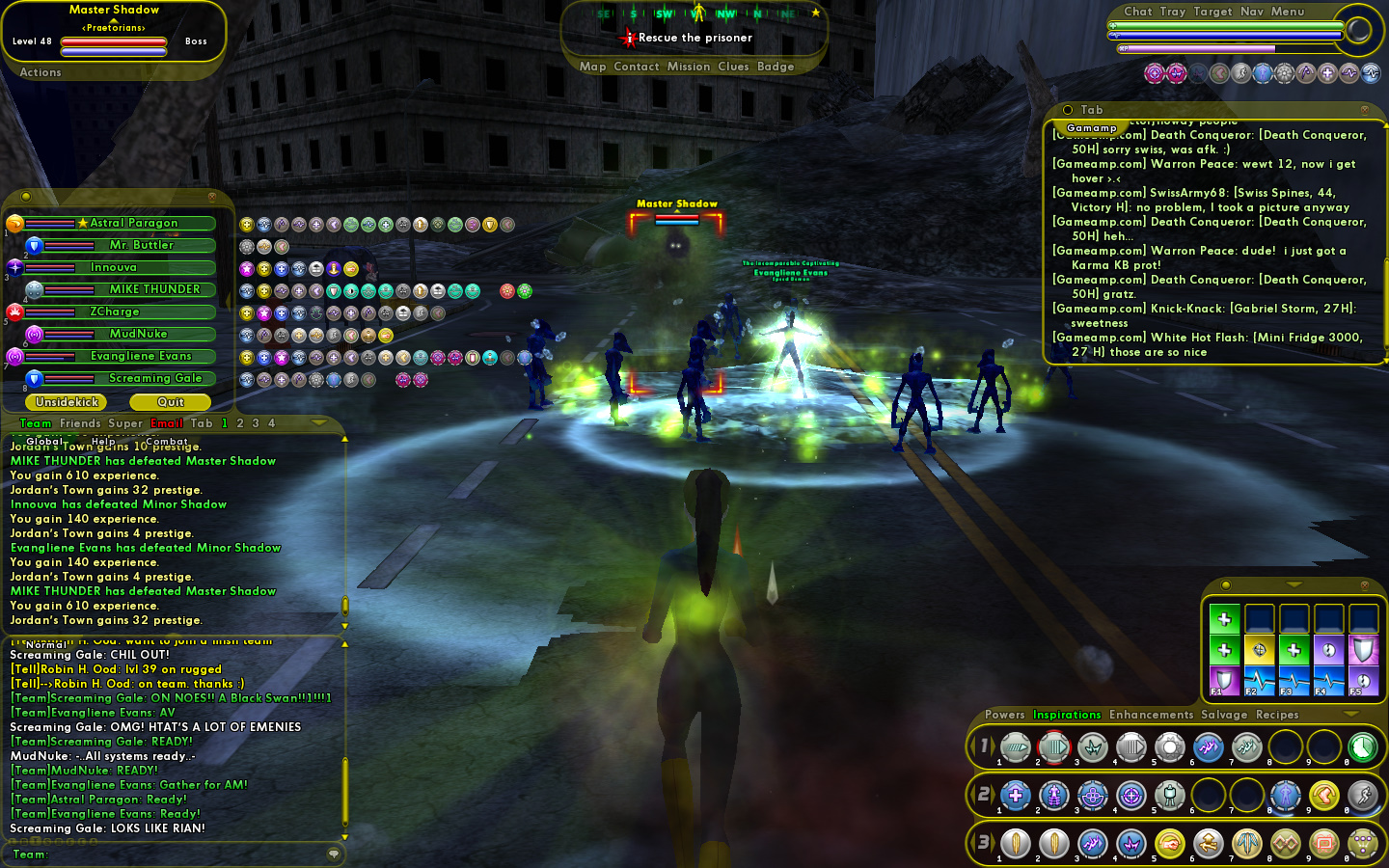1389x868 pixels.
Task: Switch to the Email tab
Action: click(166, 423)
